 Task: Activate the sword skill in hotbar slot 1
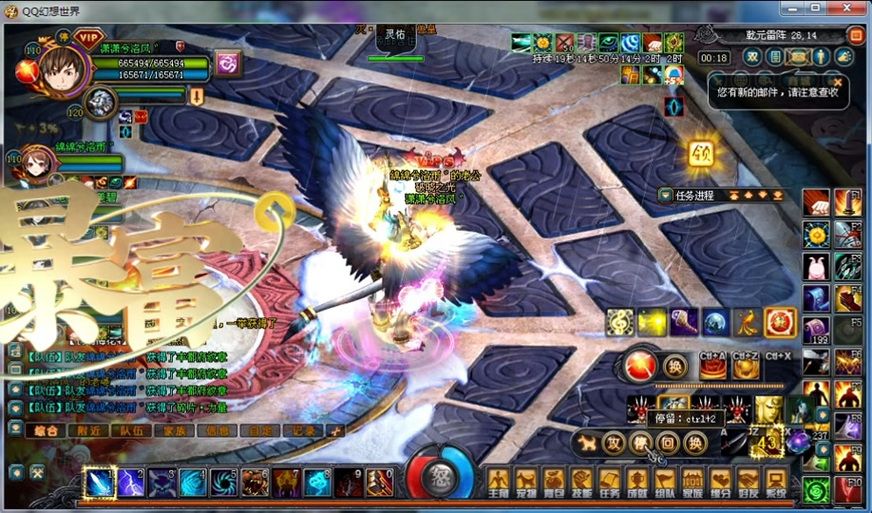[x=99, y=483]
